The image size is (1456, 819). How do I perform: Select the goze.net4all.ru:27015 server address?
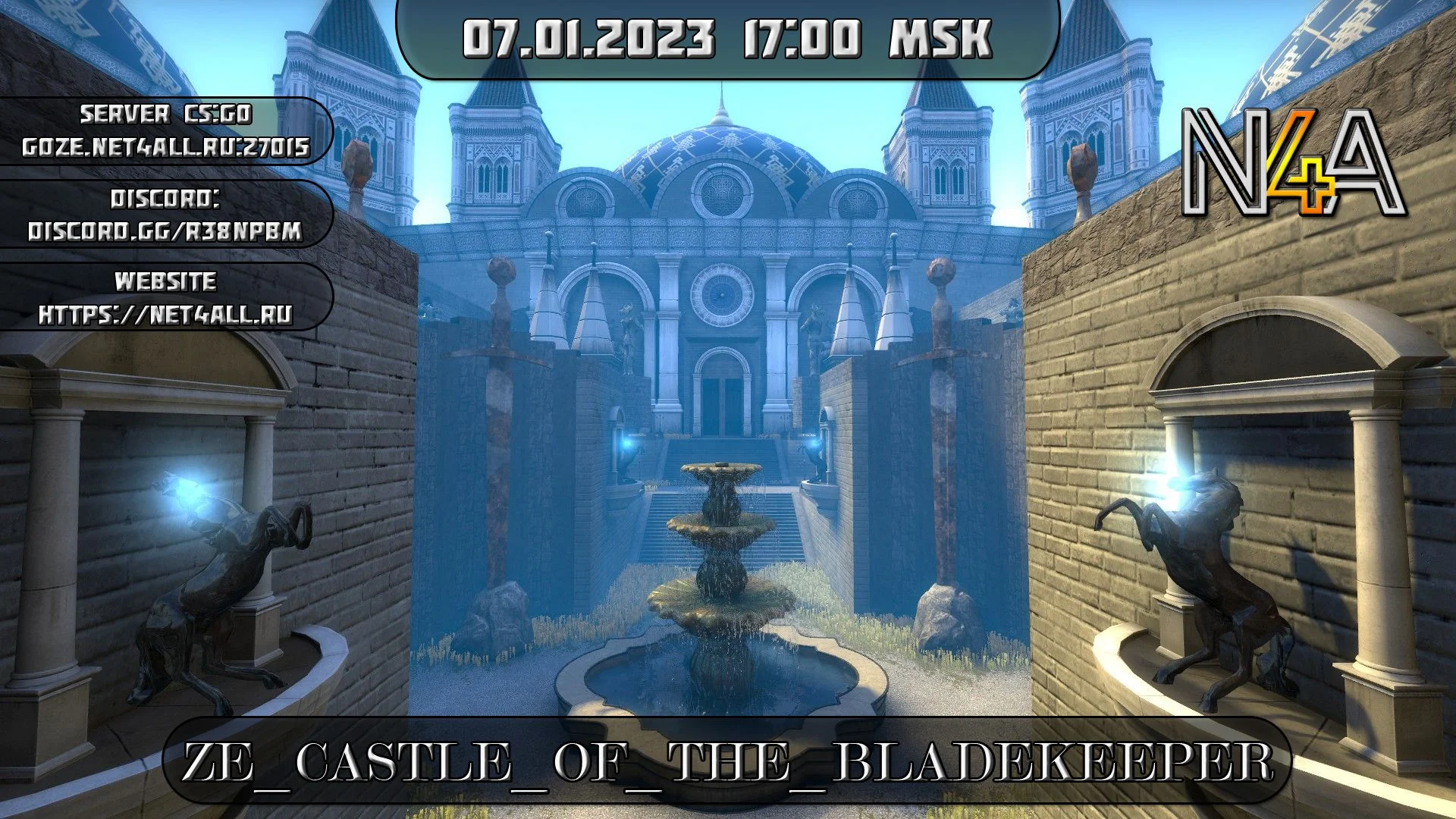pos(165,147)
